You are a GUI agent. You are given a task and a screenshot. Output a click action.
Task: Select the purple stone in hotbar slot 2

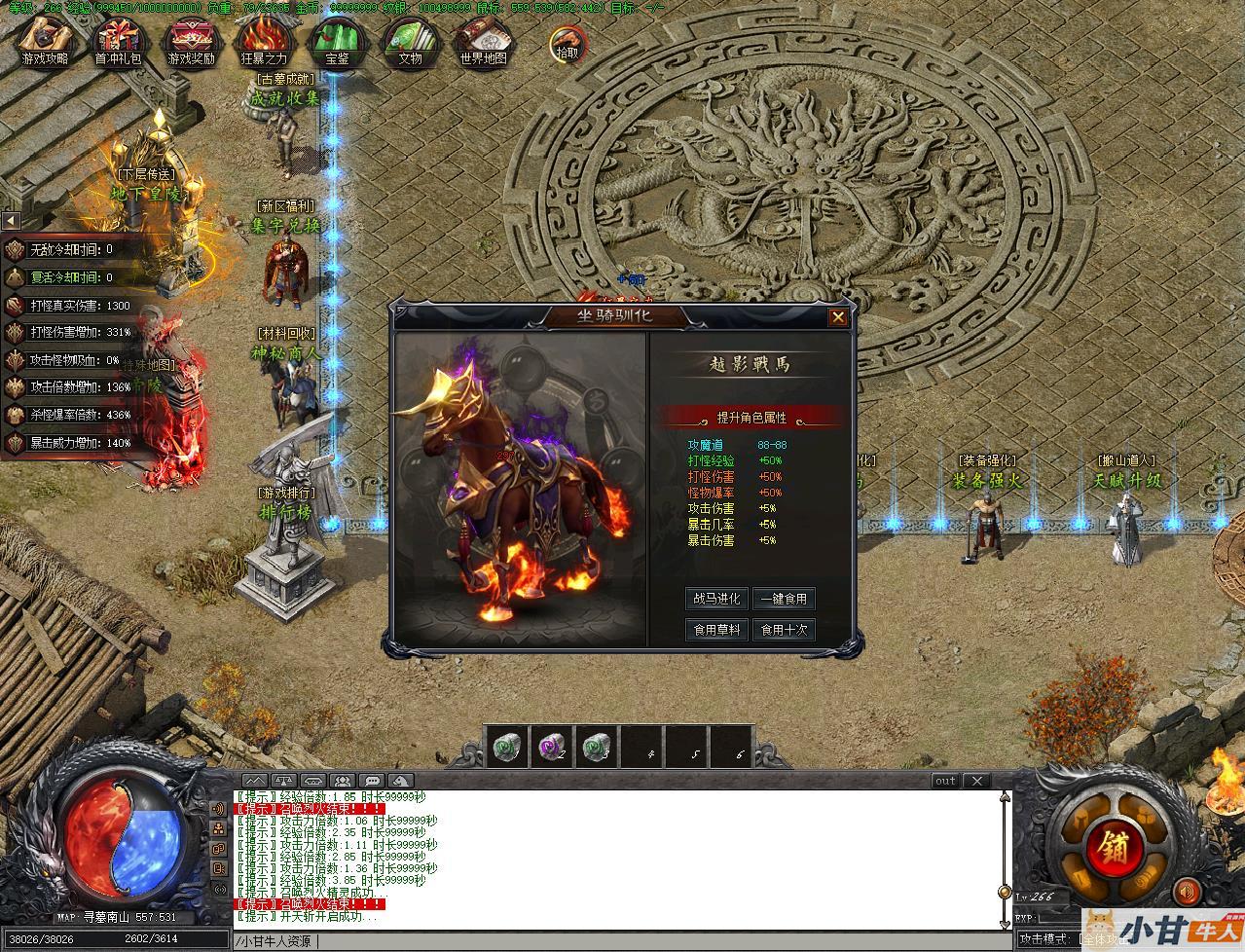pyautogui.click(x=552, y=747)
